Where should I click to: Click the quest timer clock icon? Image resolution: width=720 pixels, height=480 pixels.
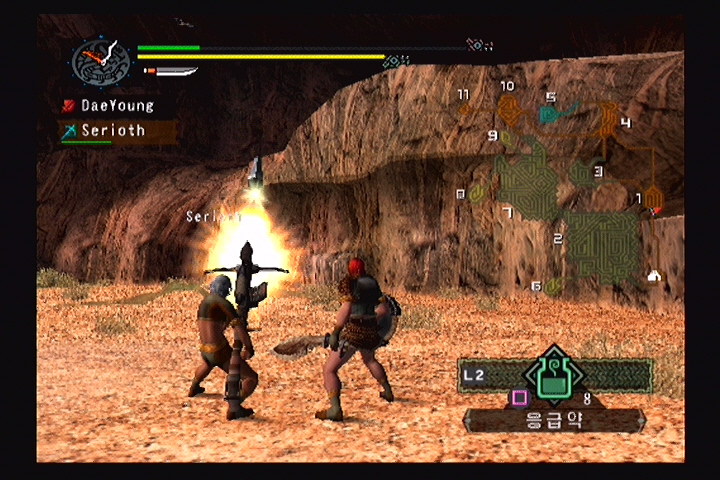(x=101, y=61)
